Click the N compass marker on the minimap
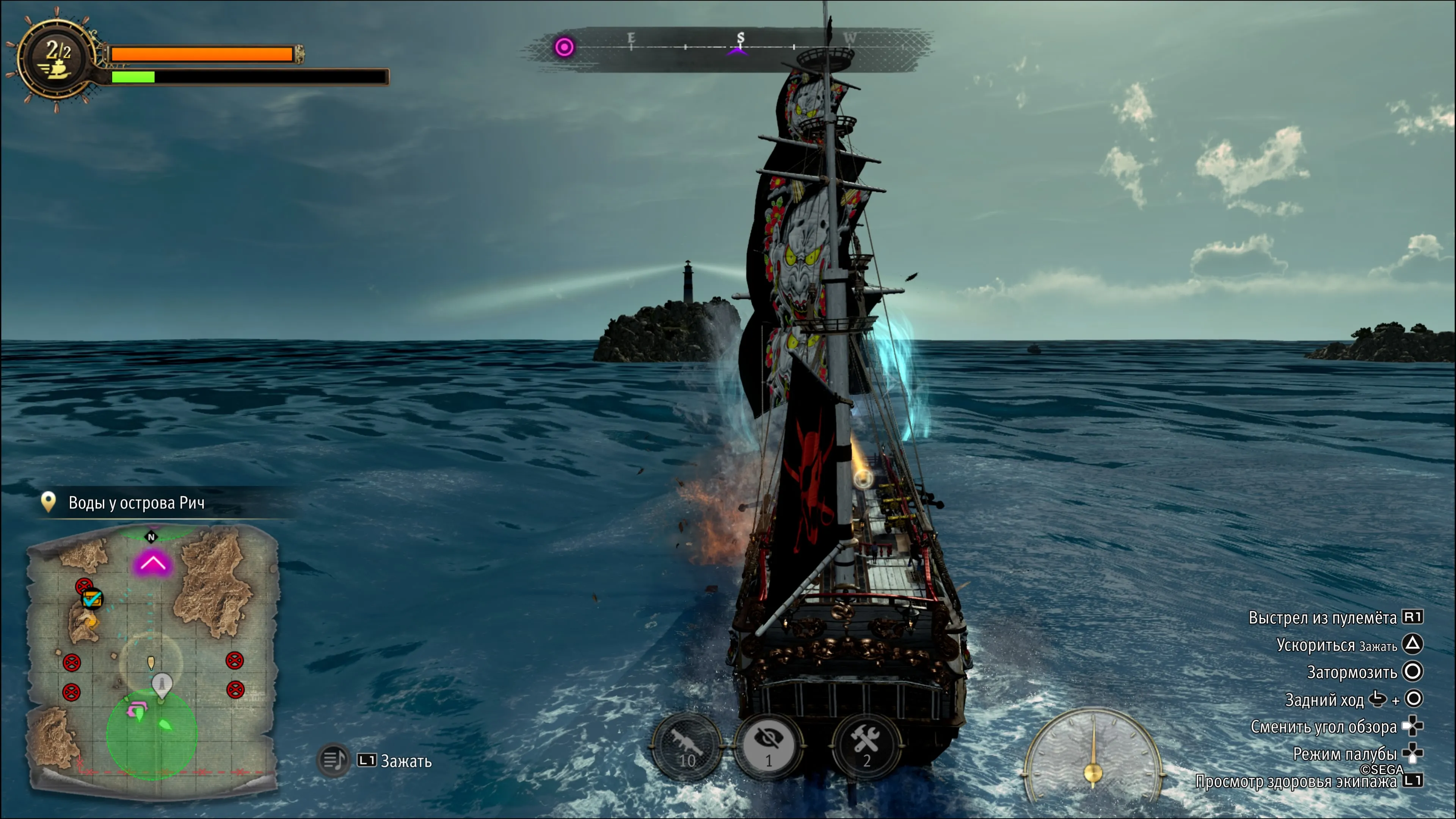Screen dimensions: 1456x819 (152, 538)
